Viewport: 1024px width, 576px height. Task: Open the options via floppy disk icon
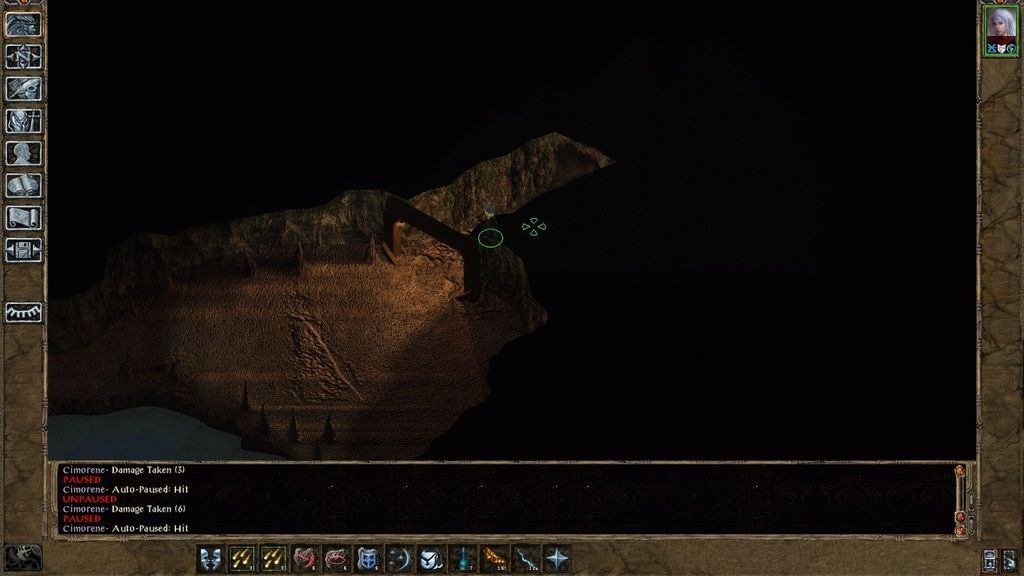24,249
